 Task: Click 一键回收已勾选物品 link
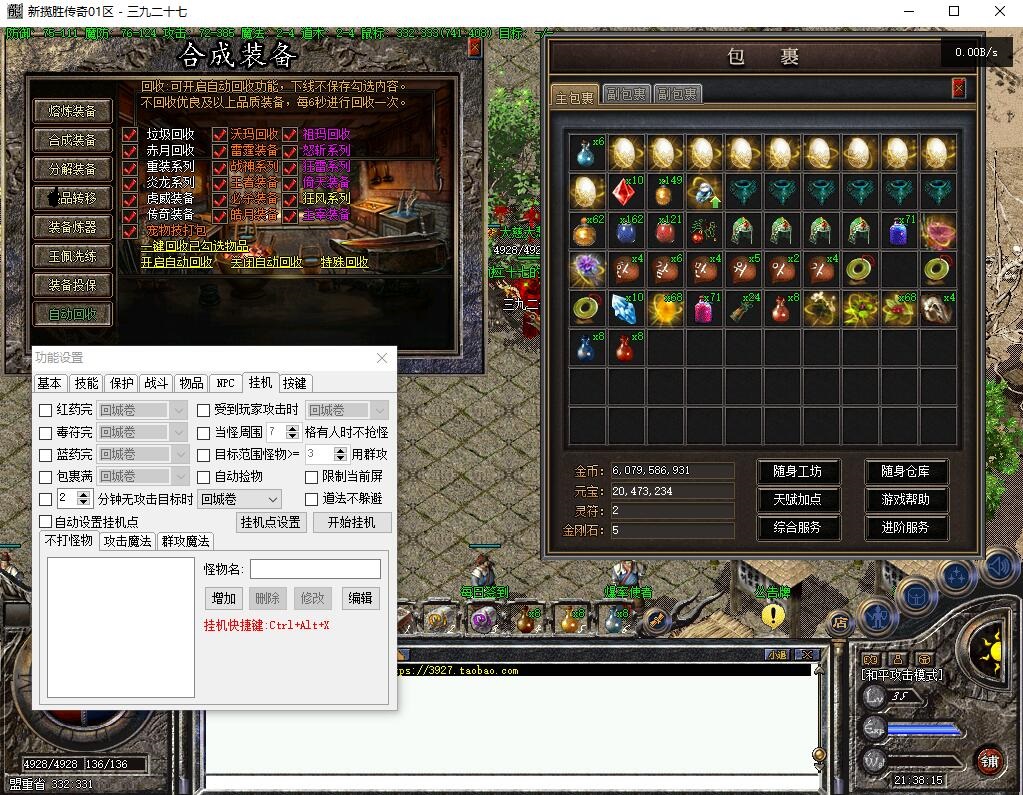point(194,246)
